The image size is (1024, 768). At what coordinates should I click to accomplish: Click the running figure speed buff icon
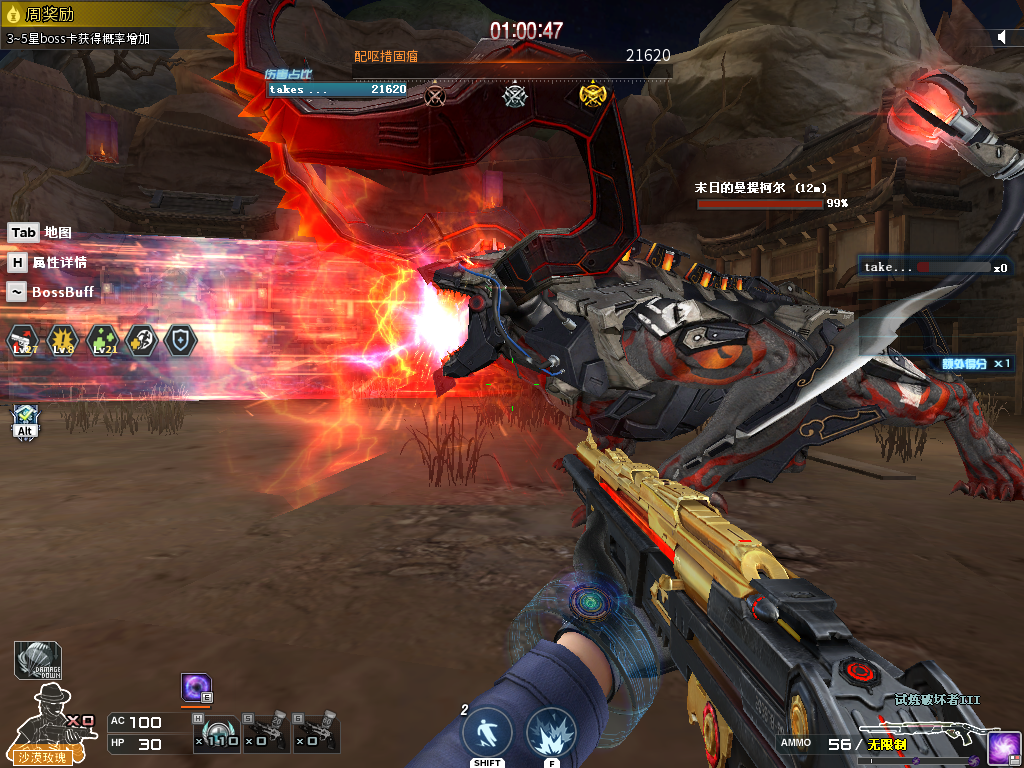pos(141,340)
